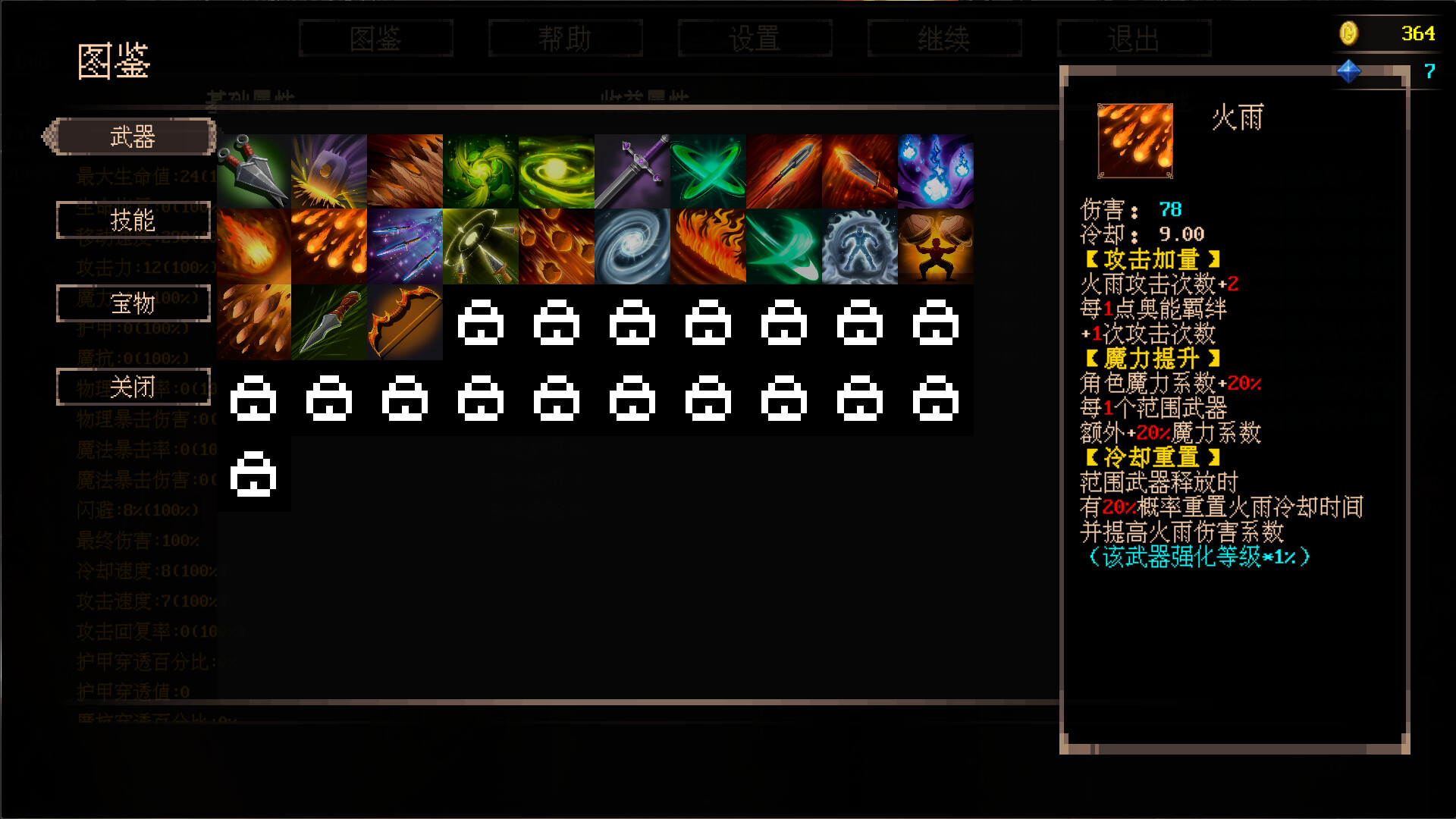Select the fire rain meteor weapon icon
The image size is (1456, 819).
(x=329, y=245)
